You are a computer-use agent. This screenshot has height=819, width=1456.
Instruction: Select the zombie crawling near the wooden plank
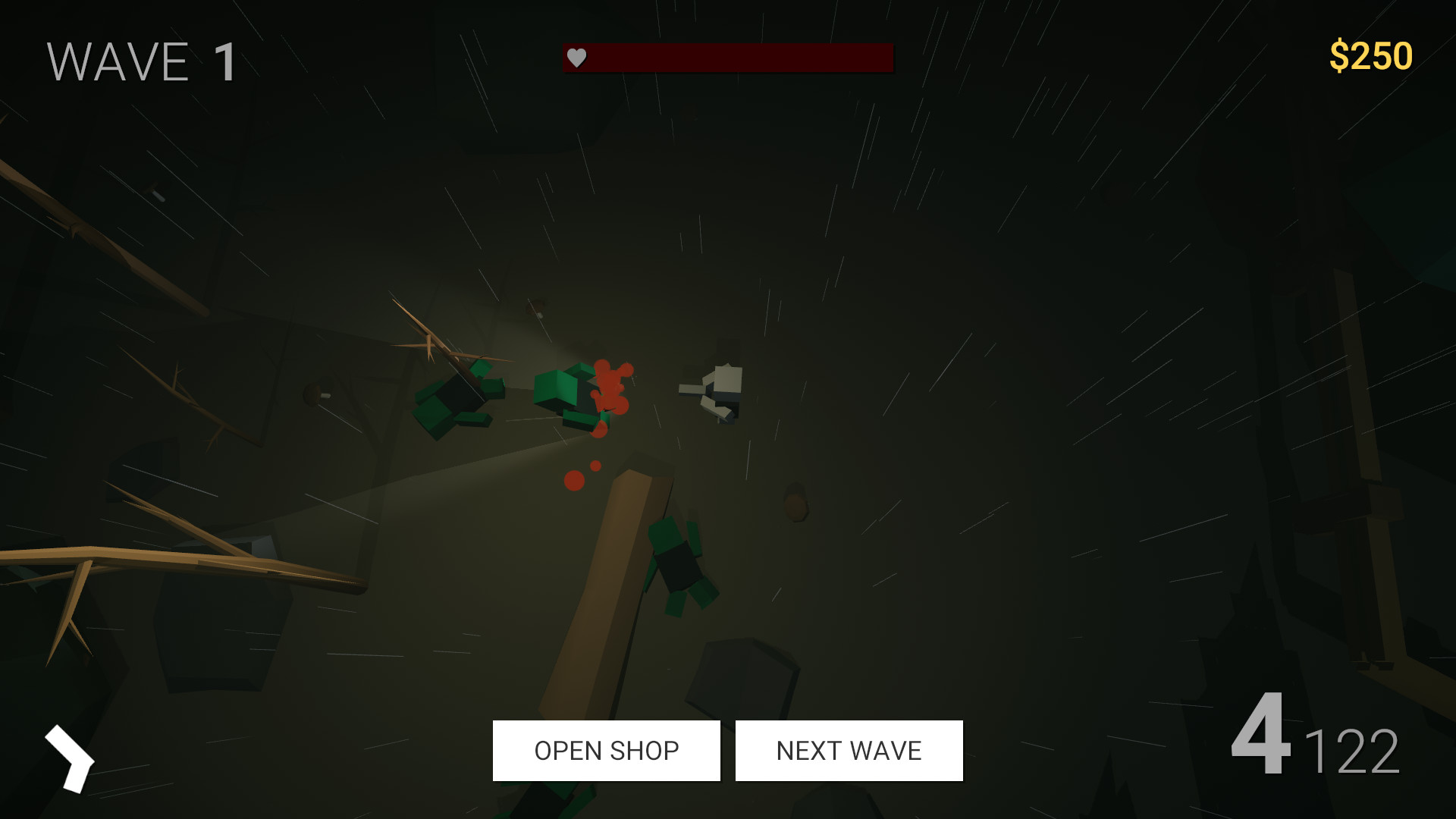point(679,565)
